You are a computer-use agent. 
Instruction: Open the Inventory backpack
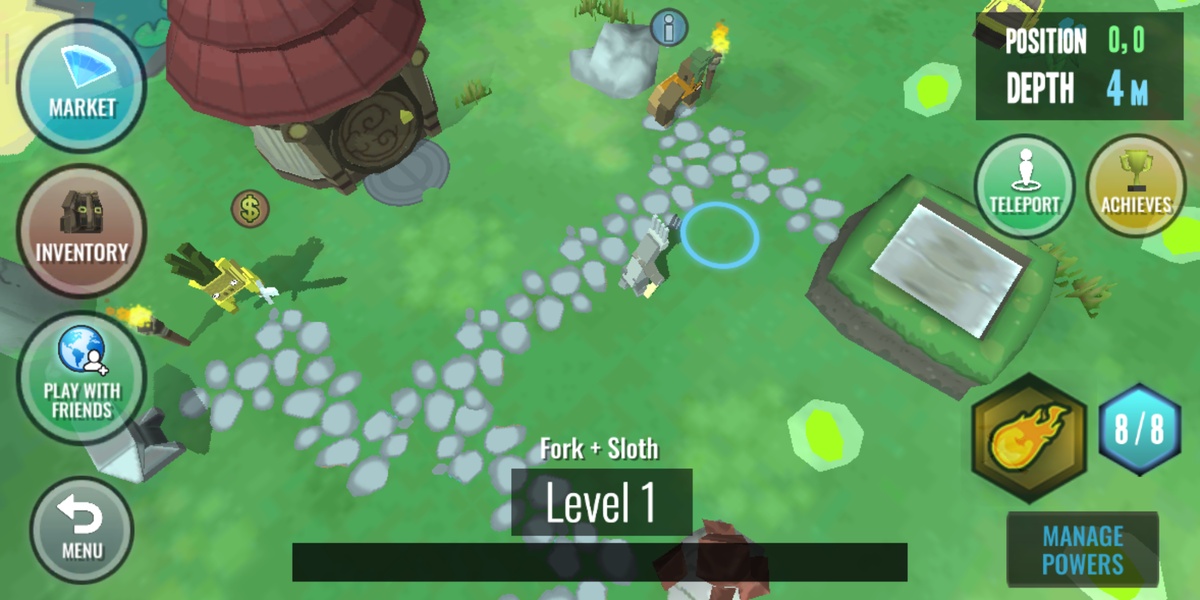pos(82,231)
